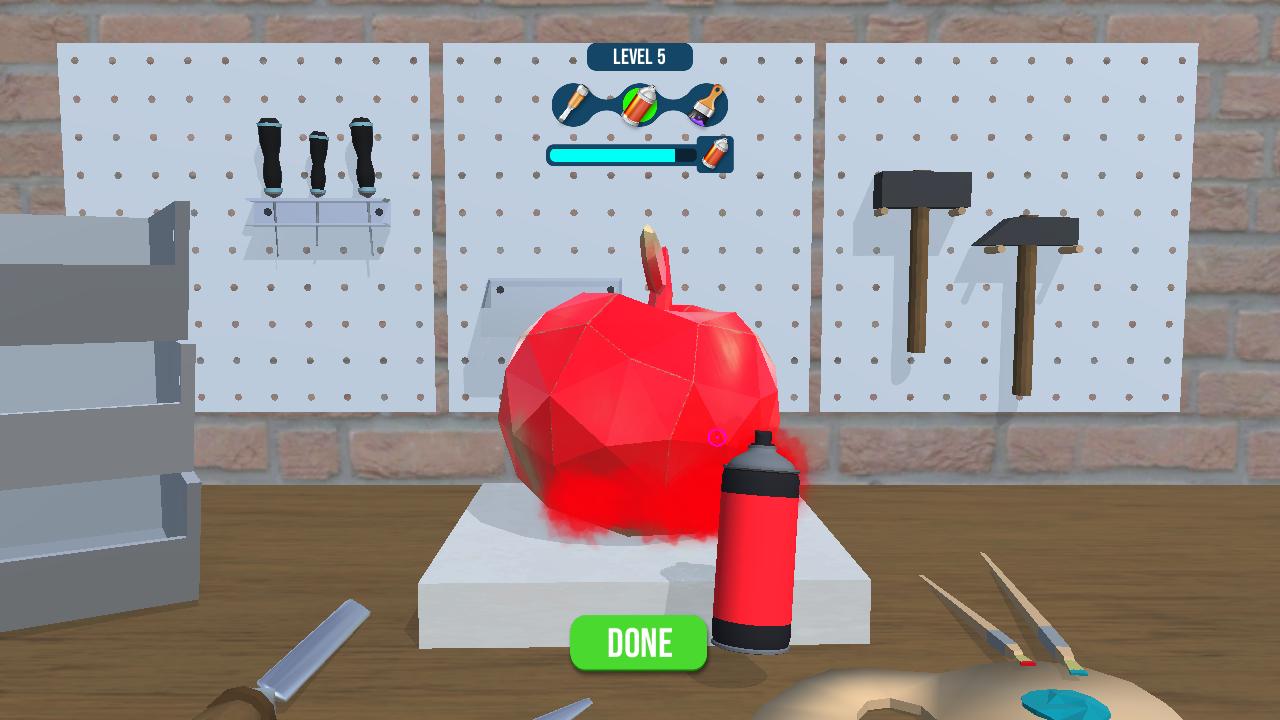Viewport: 1280px width, 720px height.
Task: Tap the teal paint pool on the palette
Action: [1060, 700]
